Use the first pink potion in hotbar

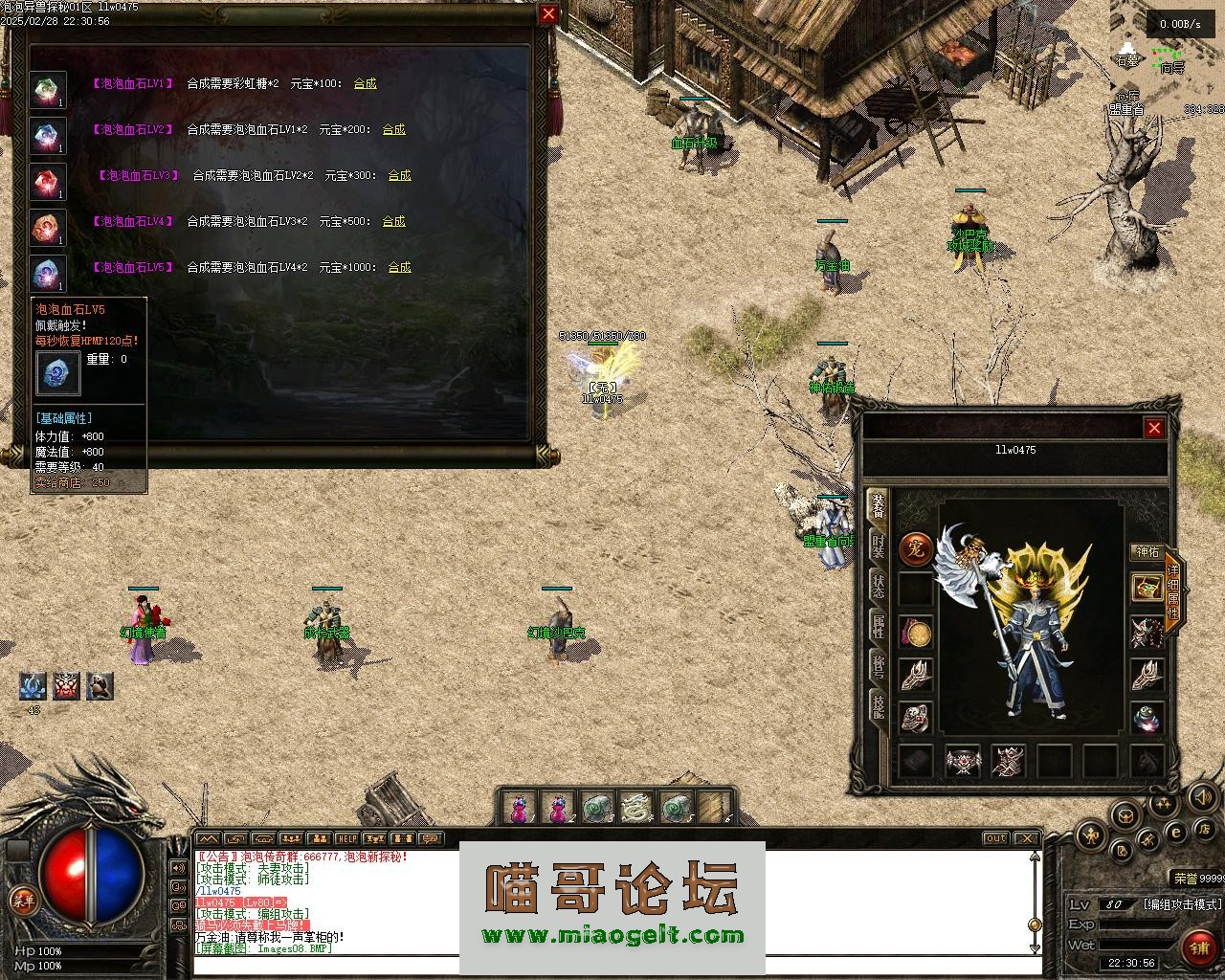tap(519, 809)
